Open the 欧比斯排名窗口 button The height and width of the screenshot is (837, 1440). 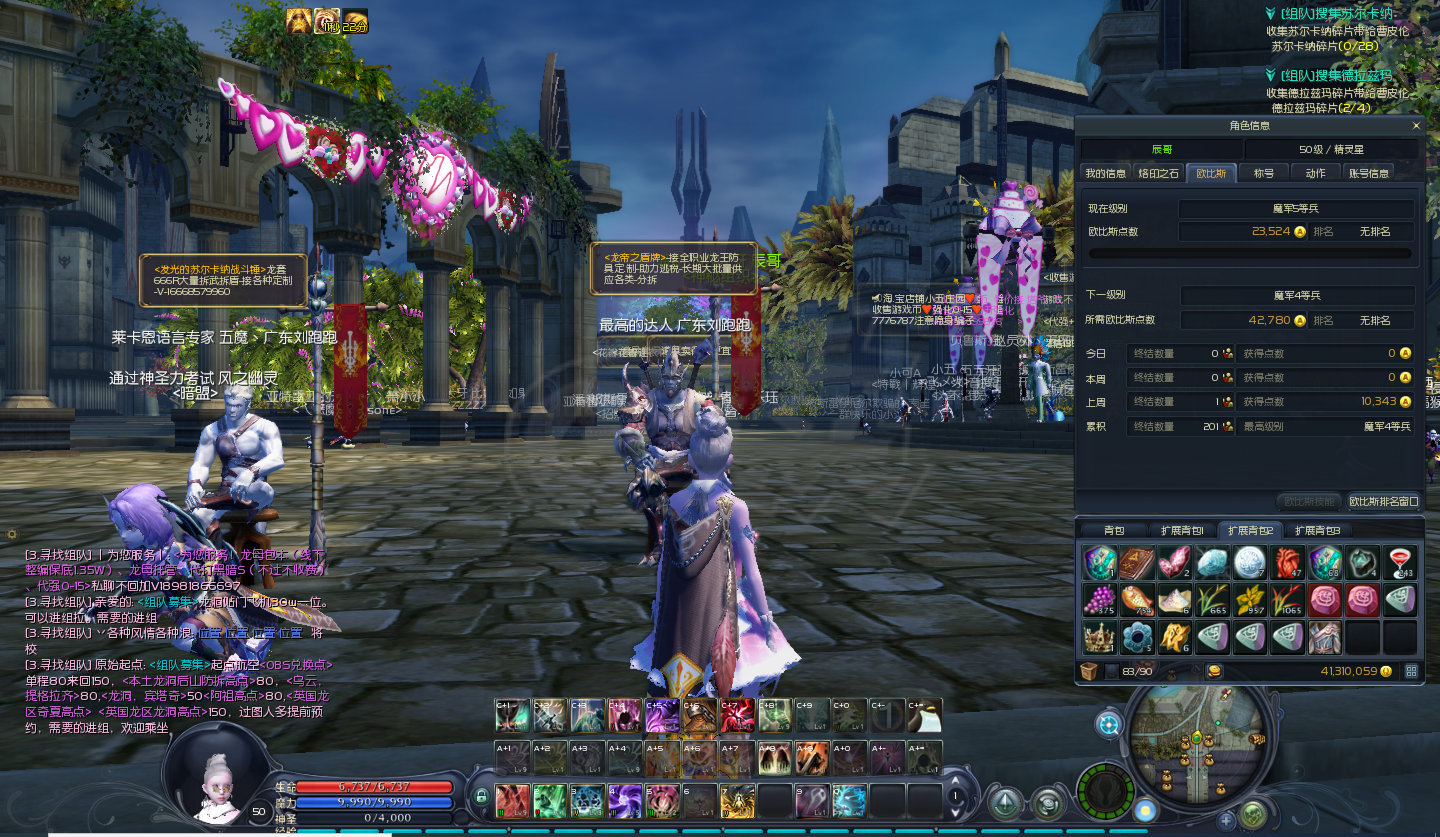(1383, 501)
